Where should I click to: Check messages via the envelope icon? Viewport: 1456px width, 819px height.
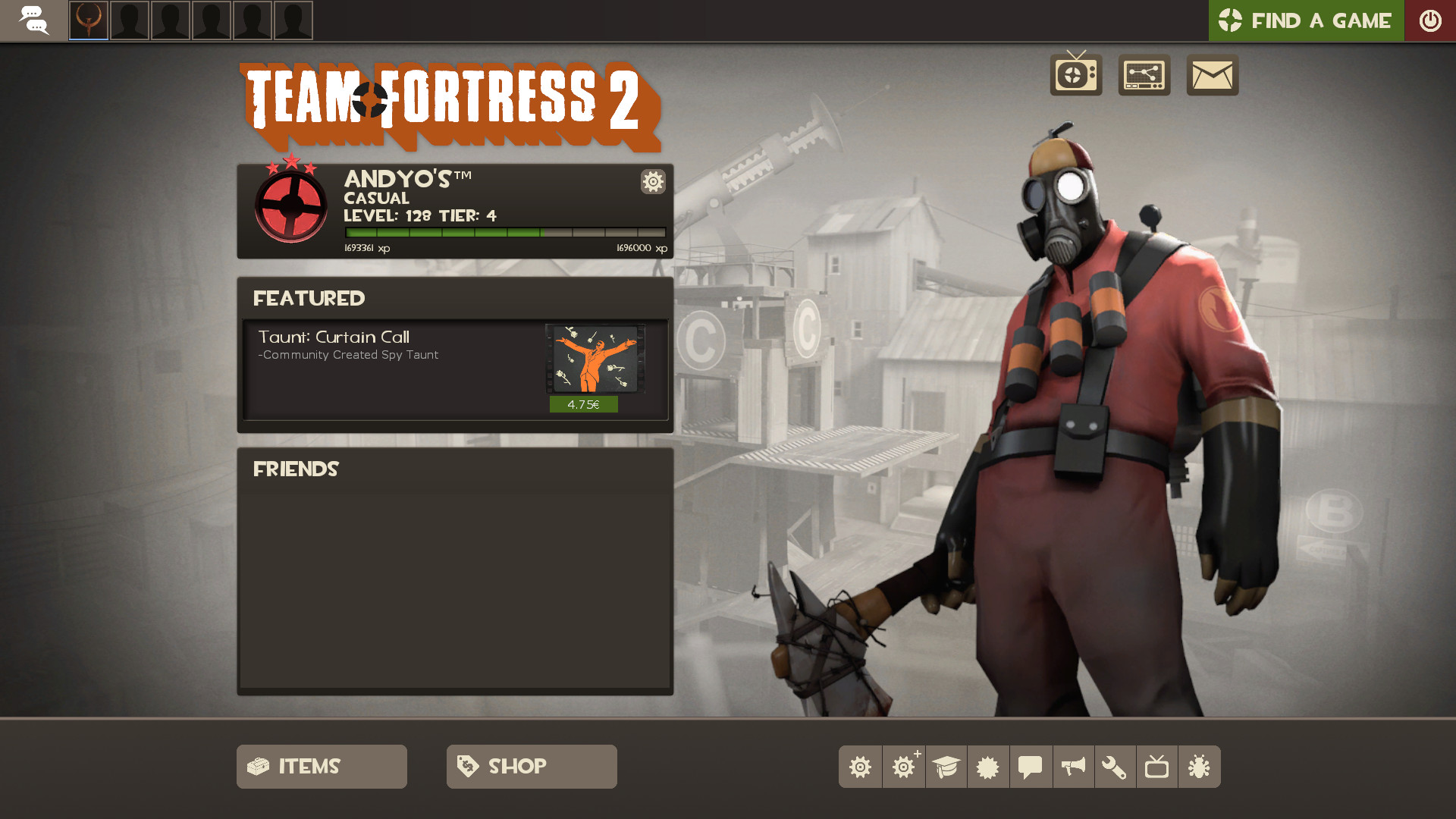point(1211,75)
